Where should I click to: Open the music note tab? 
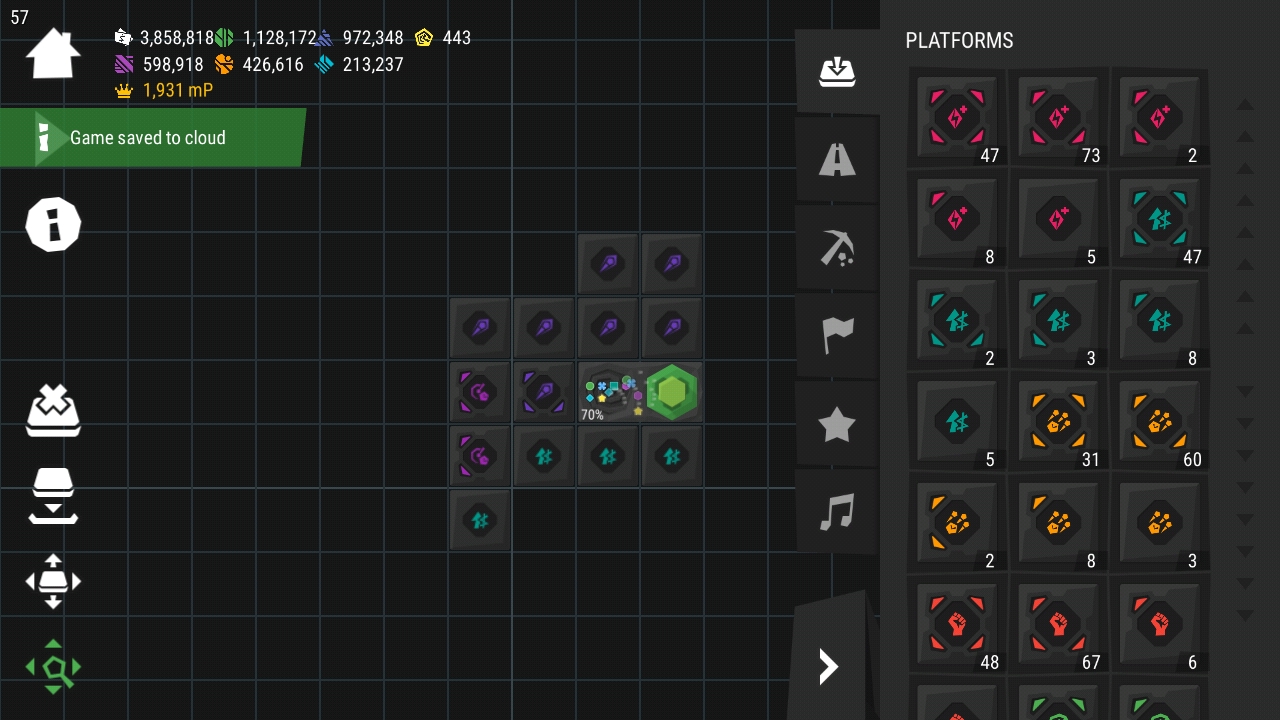click(837, 512)
